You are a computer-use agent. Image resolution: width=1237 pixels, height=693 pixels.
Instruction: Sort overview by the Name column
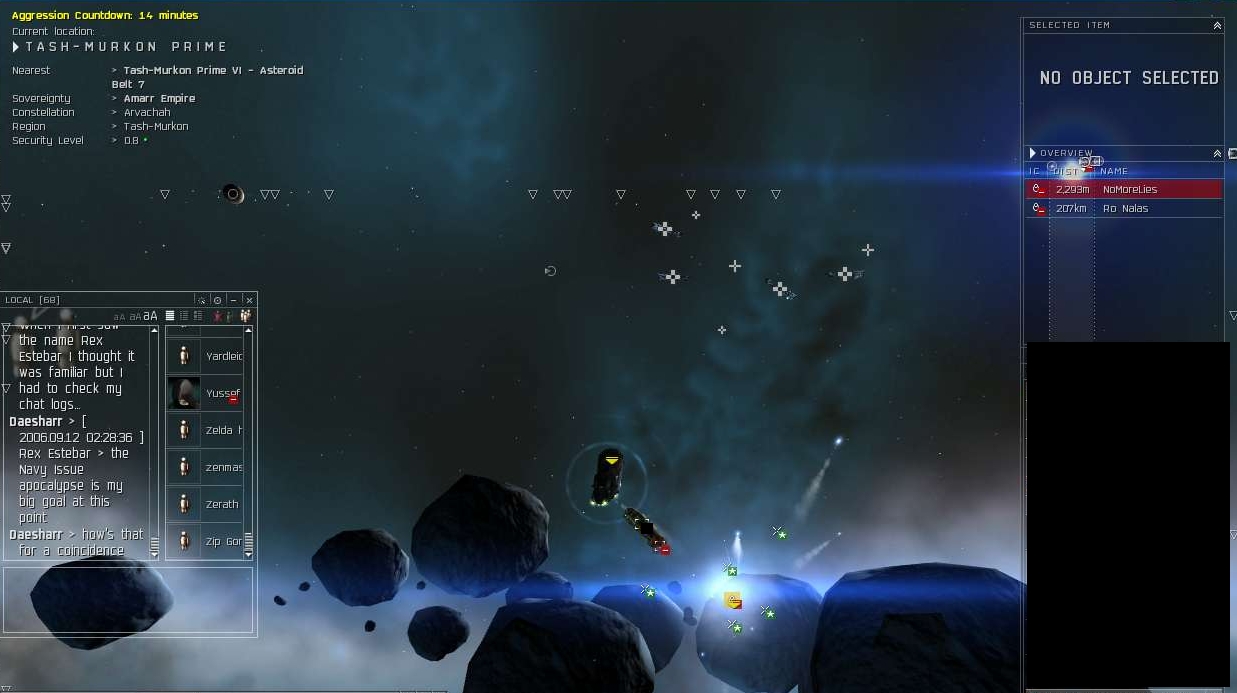coord(1113,171)
